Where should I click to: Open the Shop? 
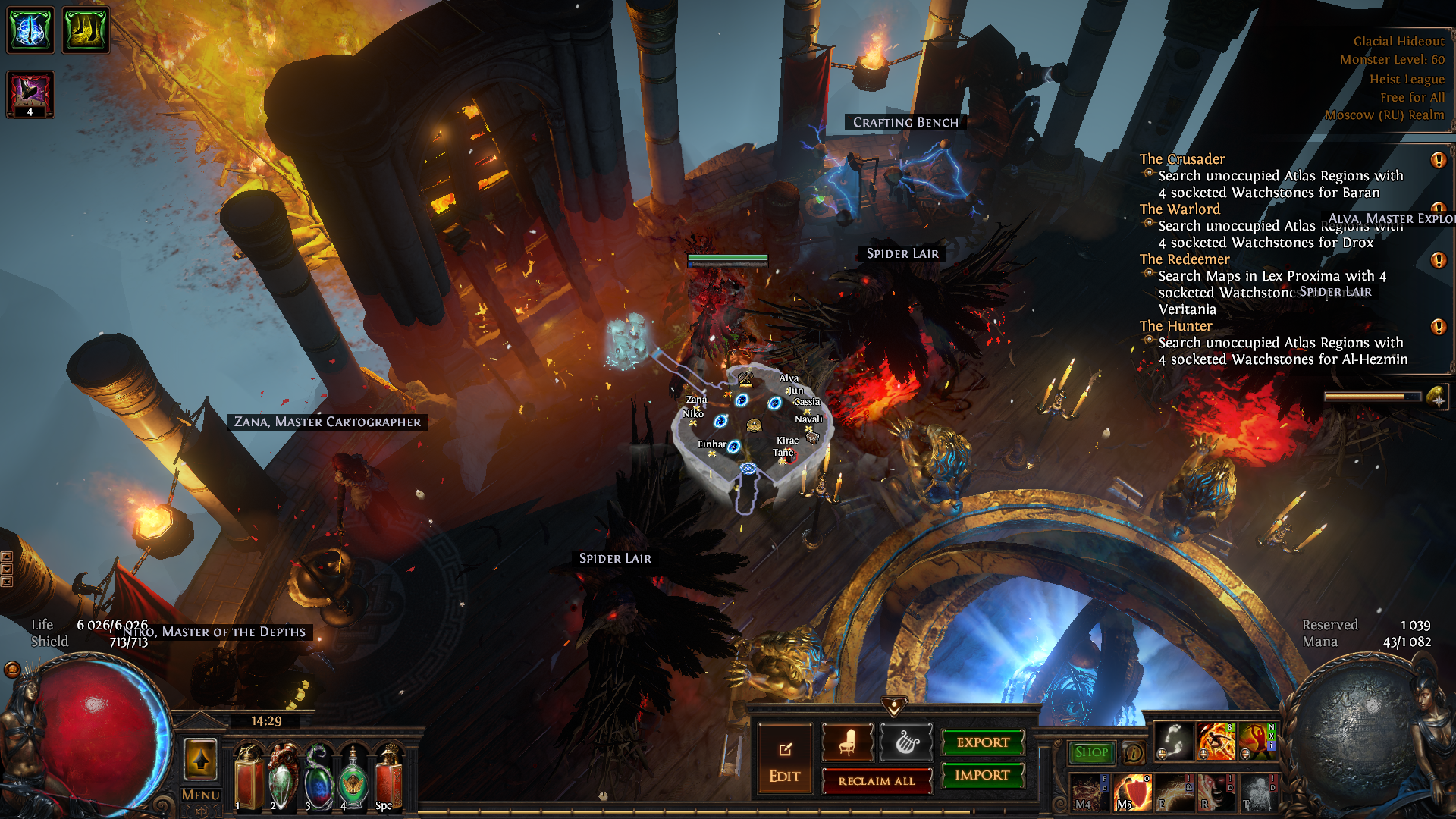coord(1090,752)
